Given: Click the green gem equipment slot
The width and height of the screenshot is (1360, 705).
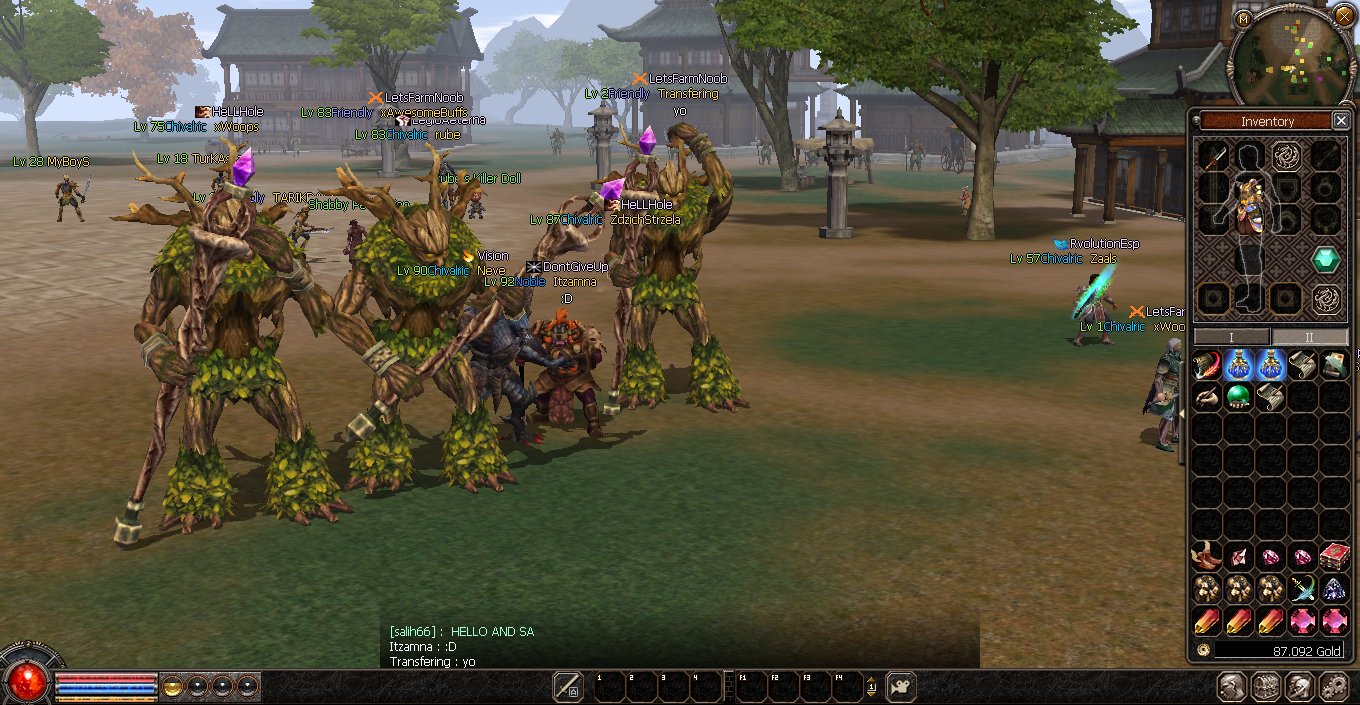Looking at the screenshot, I should point(1326,260).
